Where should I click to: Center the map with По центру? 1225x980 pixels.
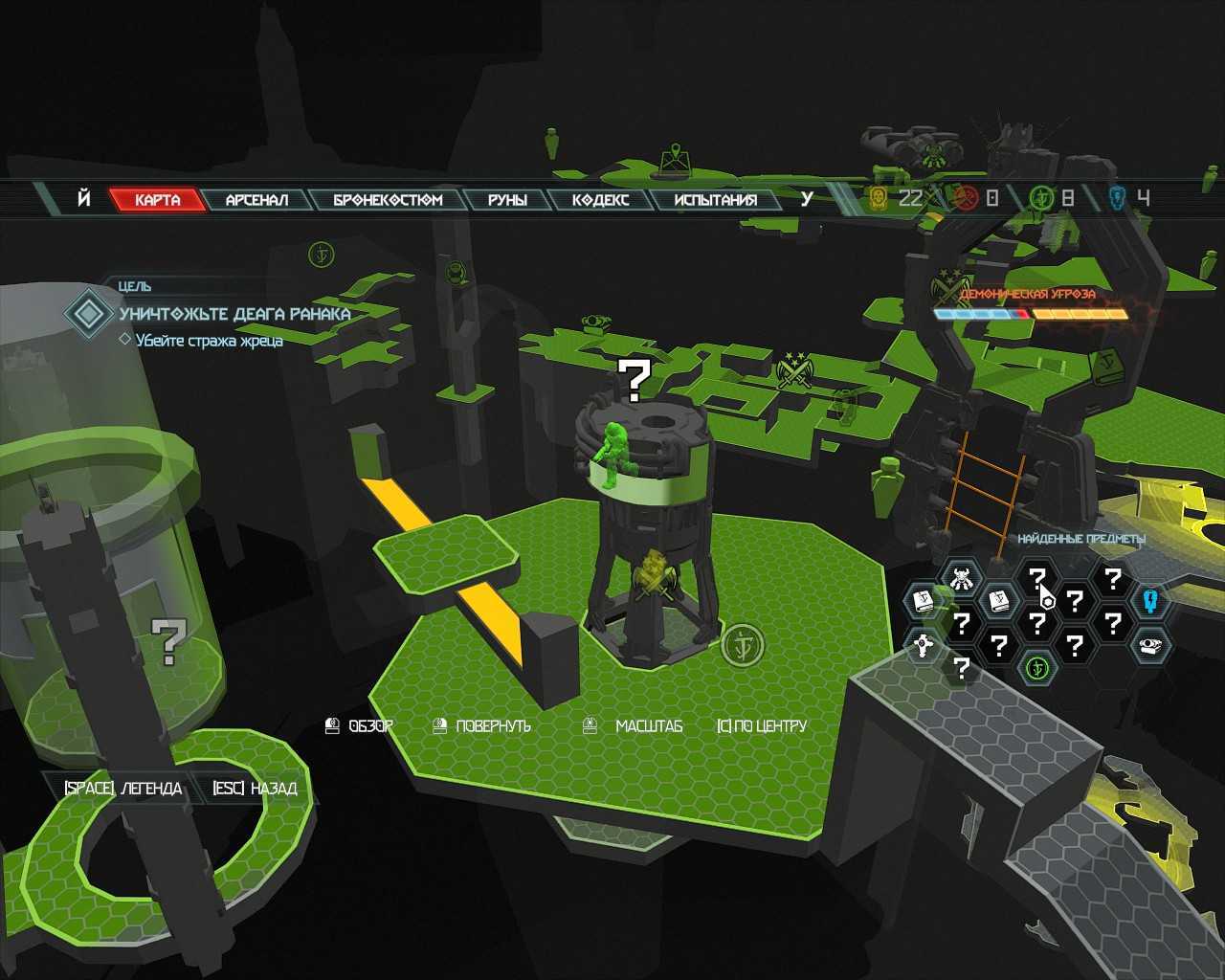pos(762,726)
